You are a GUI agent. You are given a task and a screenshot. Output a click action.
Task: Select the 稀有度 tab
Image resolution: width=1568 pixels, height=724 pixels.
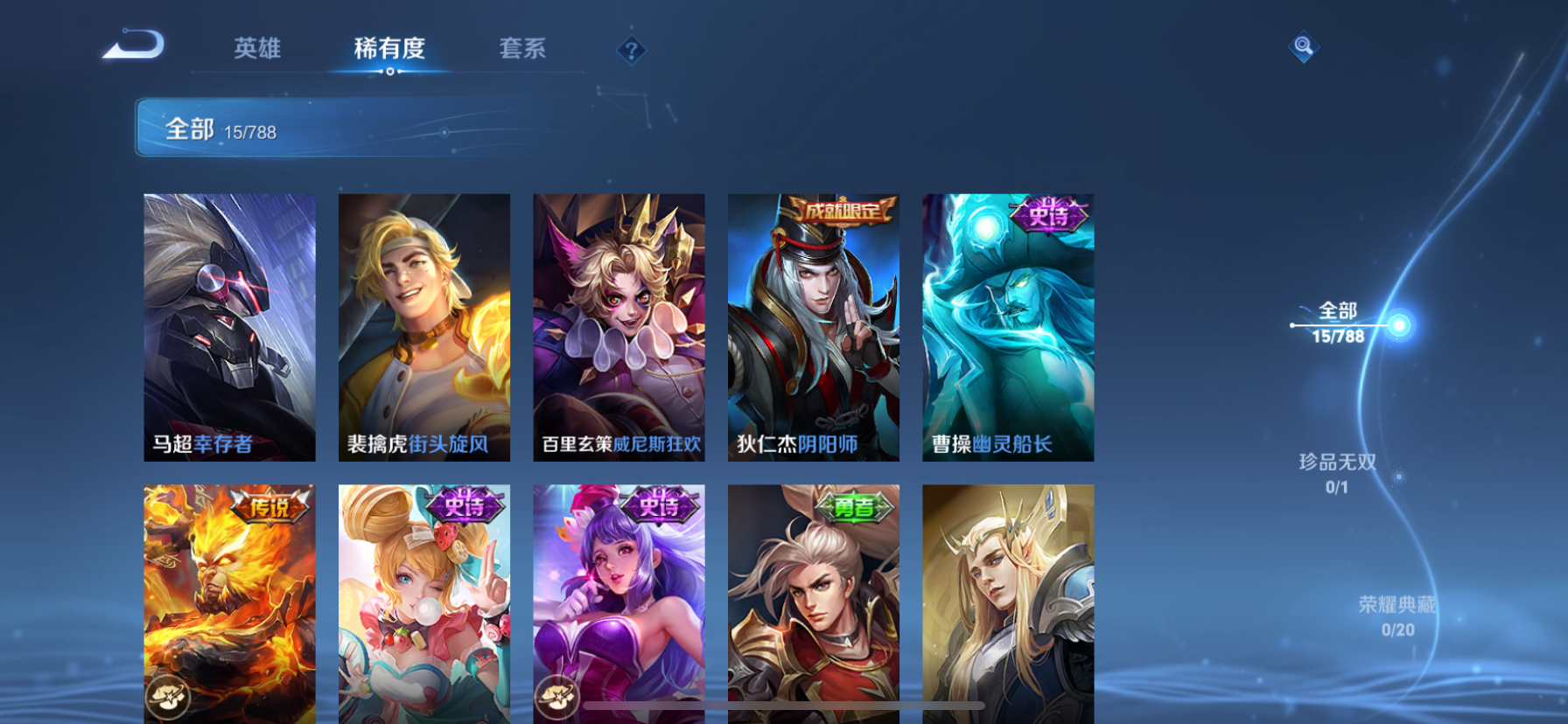point(388,50)
